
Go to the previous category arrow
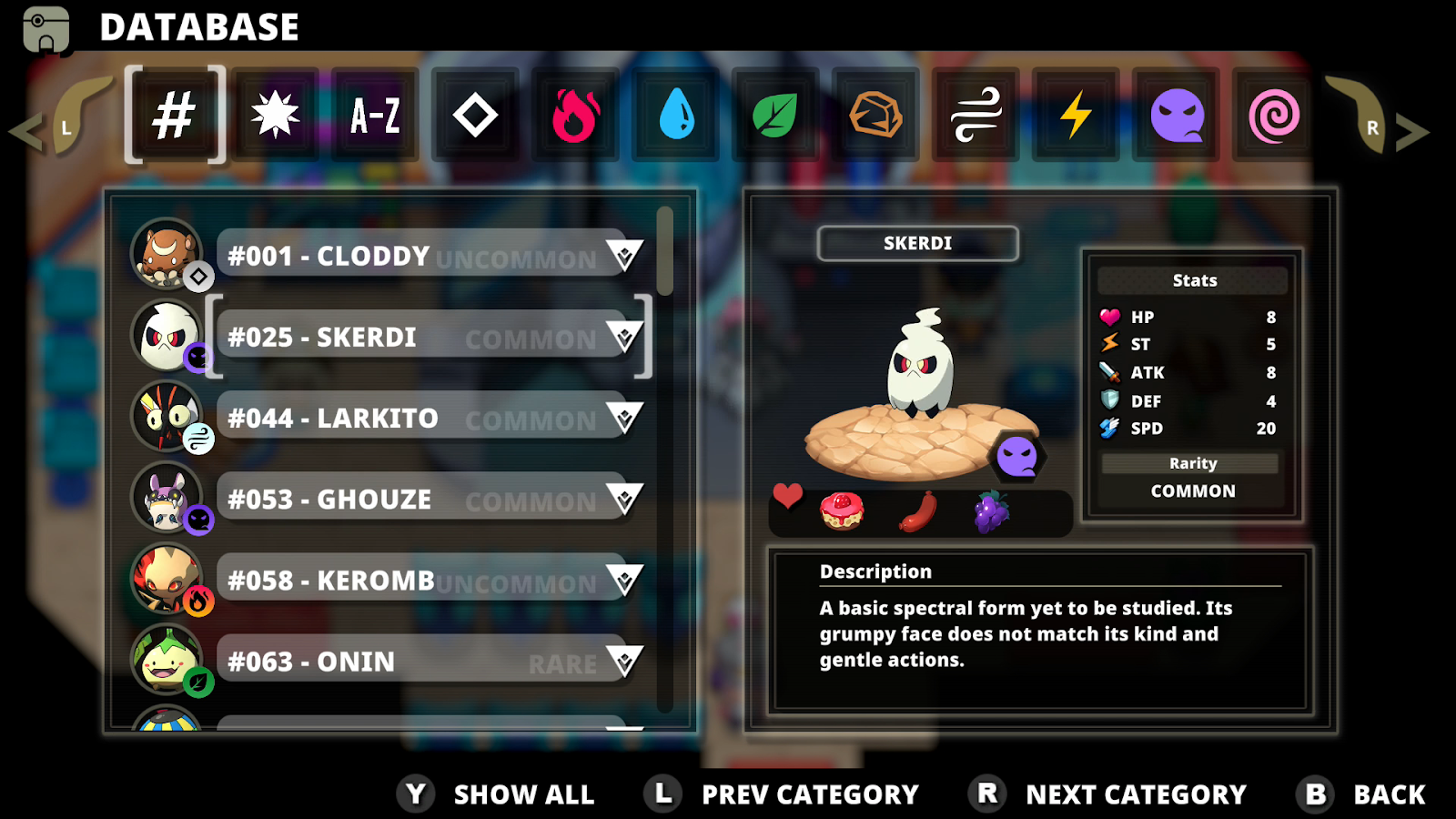(27, 132)
